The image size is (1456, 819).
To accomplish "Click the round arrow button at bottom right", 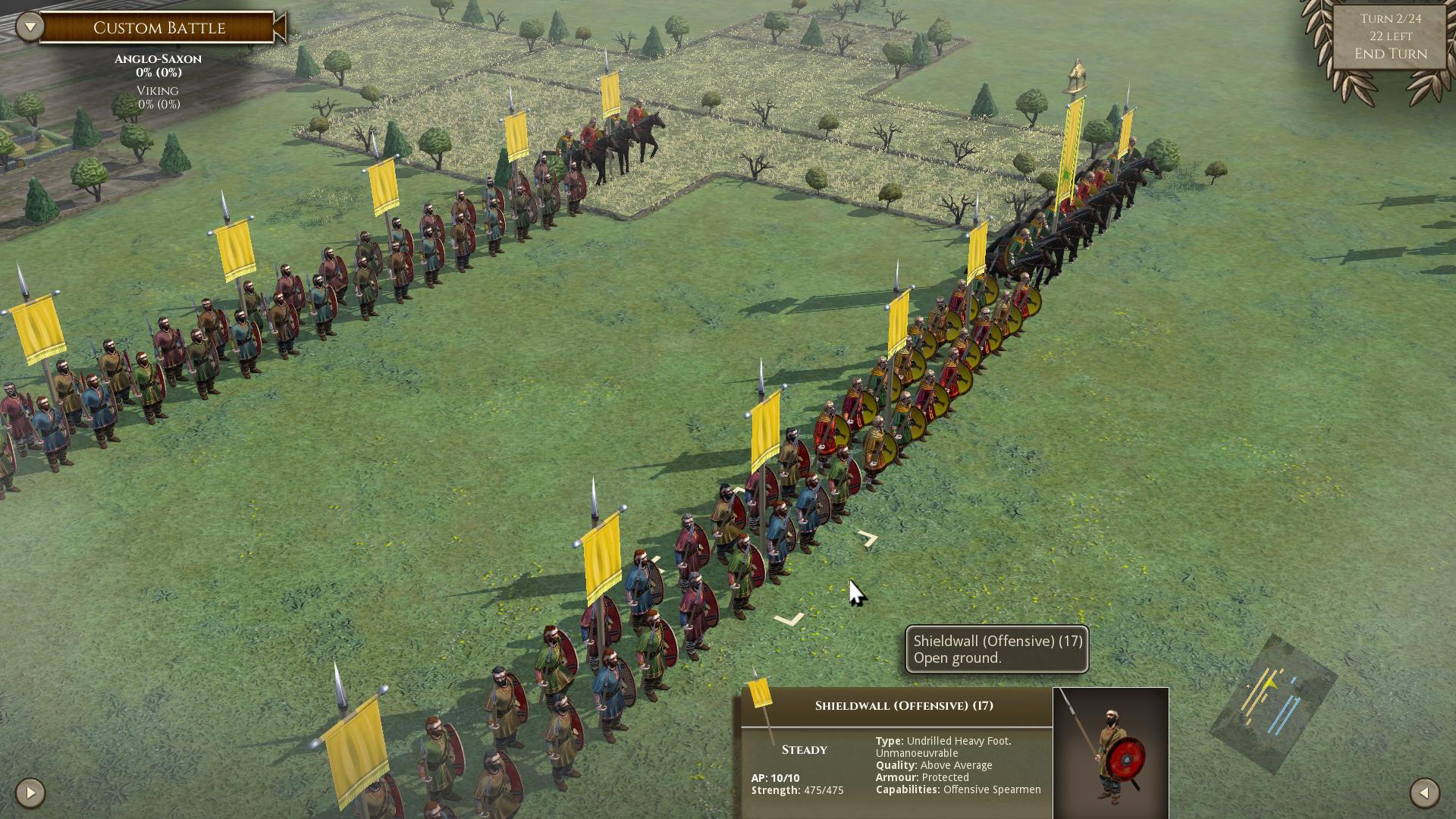I will coord(1424,793).
